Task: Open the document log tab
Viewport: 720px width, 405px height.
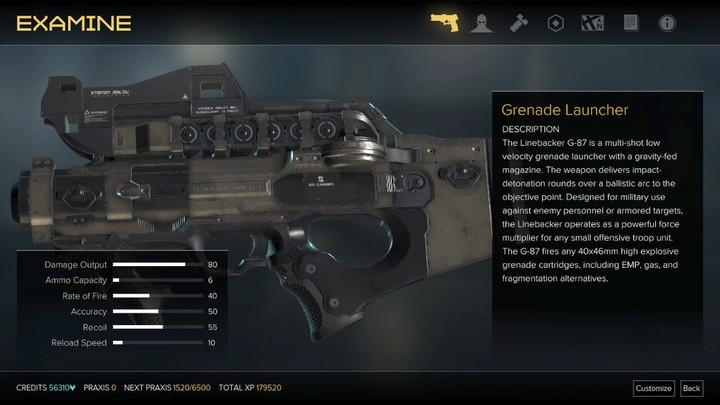Action: [x=630, y=22]
